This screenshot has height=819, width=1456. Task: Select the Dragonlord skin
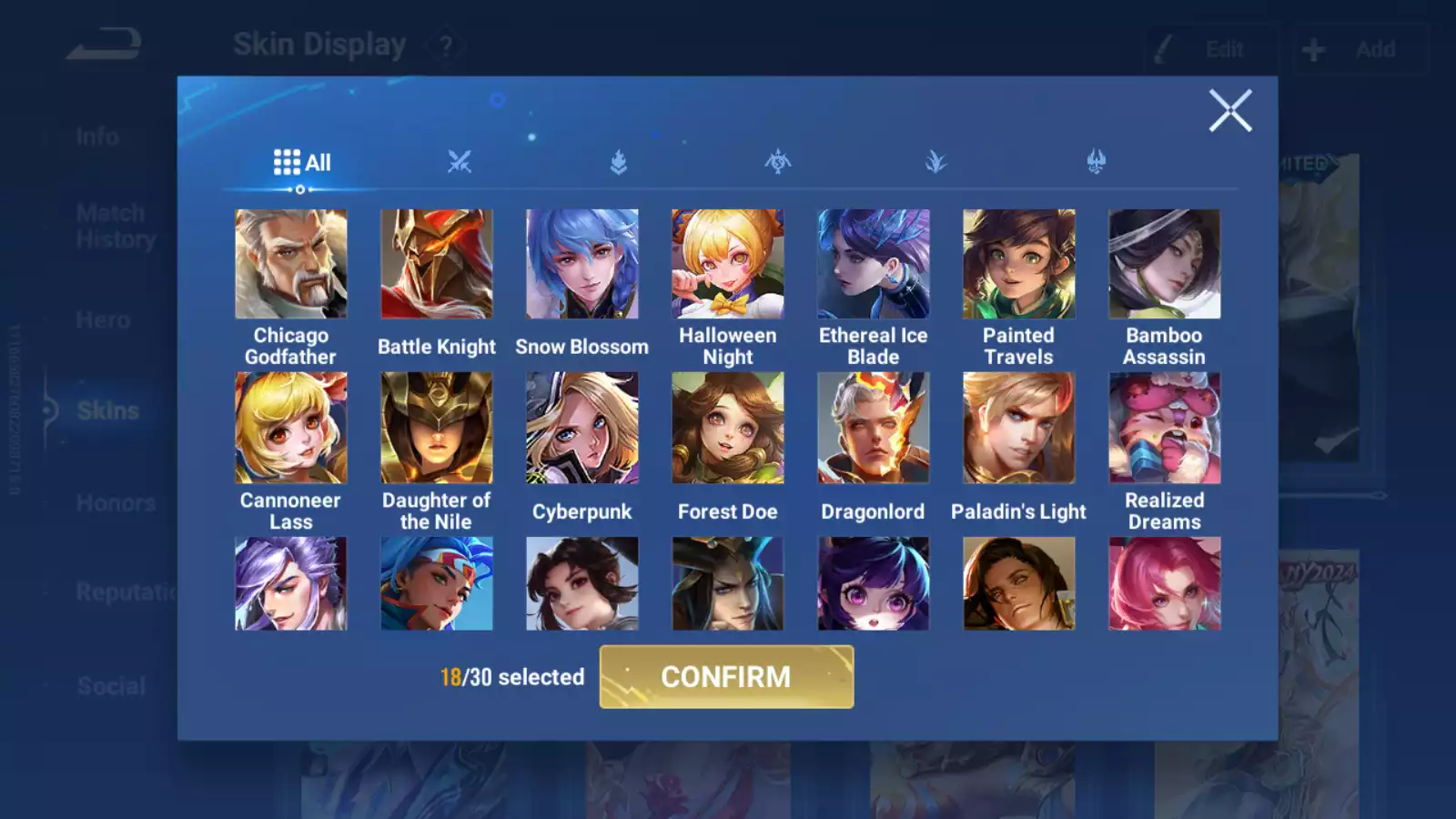tap(874, 428)
